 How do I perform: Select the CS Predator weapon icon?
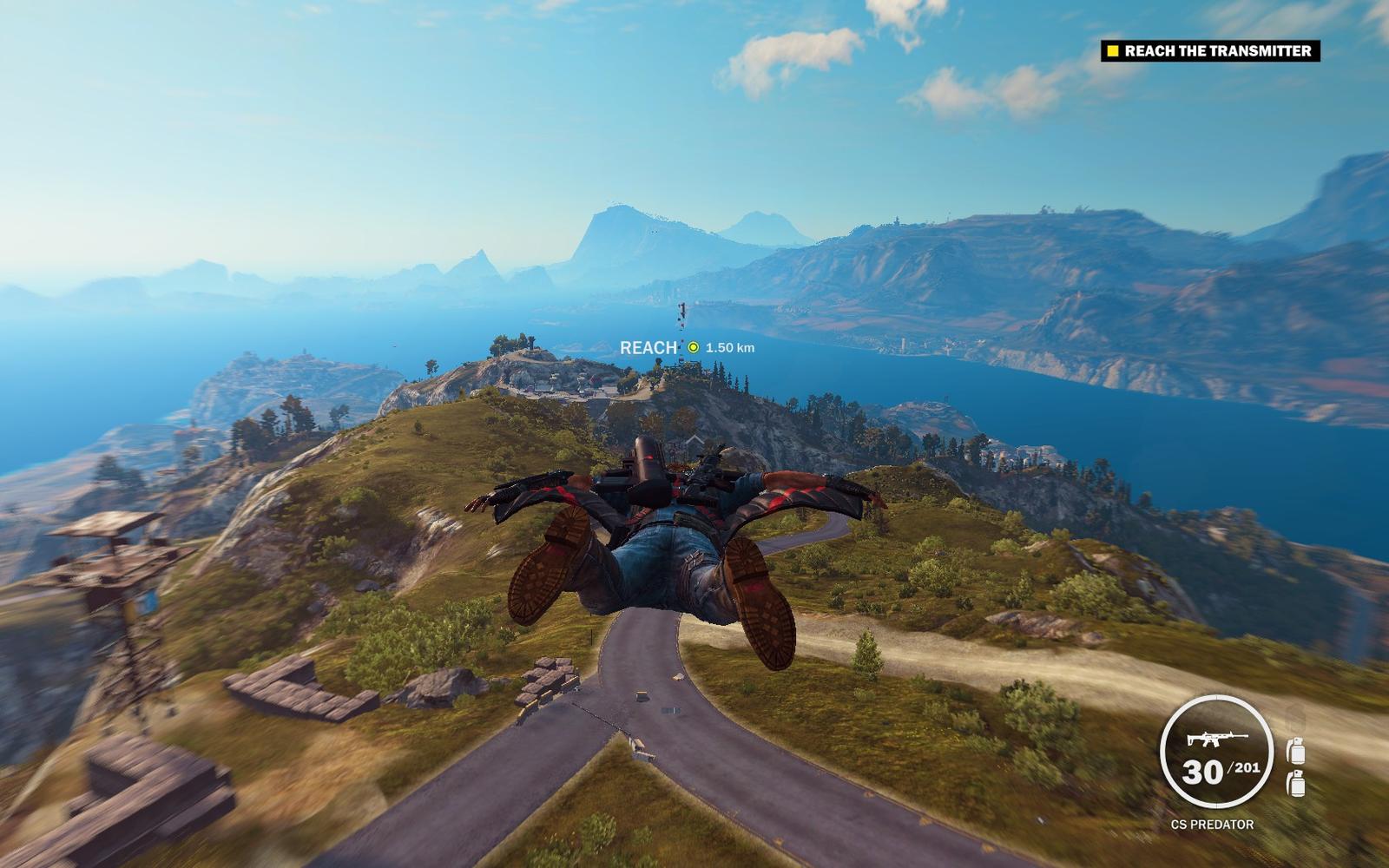pyautogui.click(x=1215, y=739)
